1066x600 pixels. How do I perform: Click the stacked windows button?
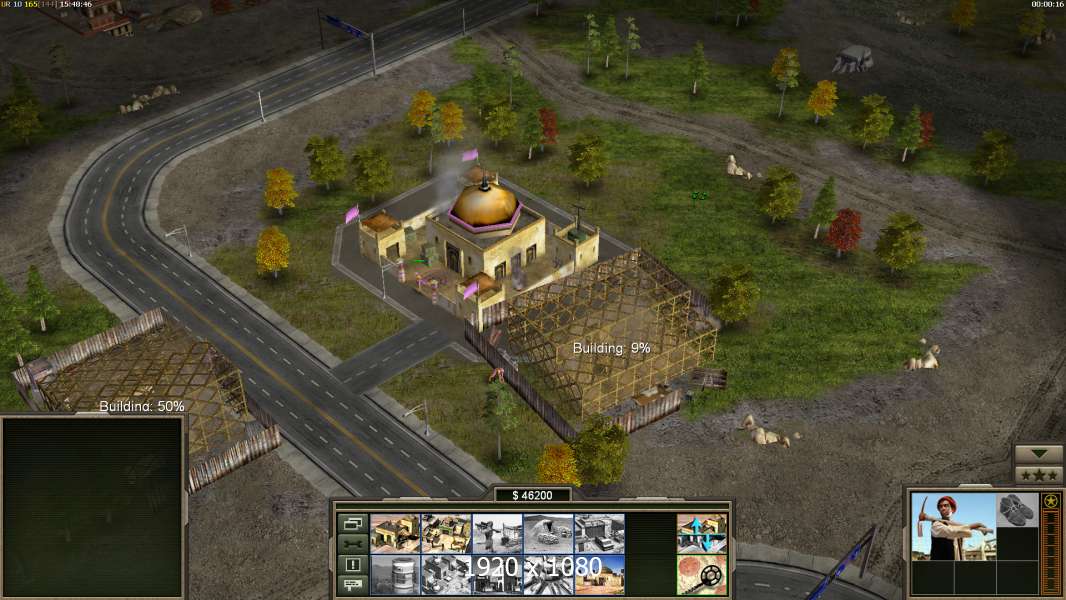[352, 523]
